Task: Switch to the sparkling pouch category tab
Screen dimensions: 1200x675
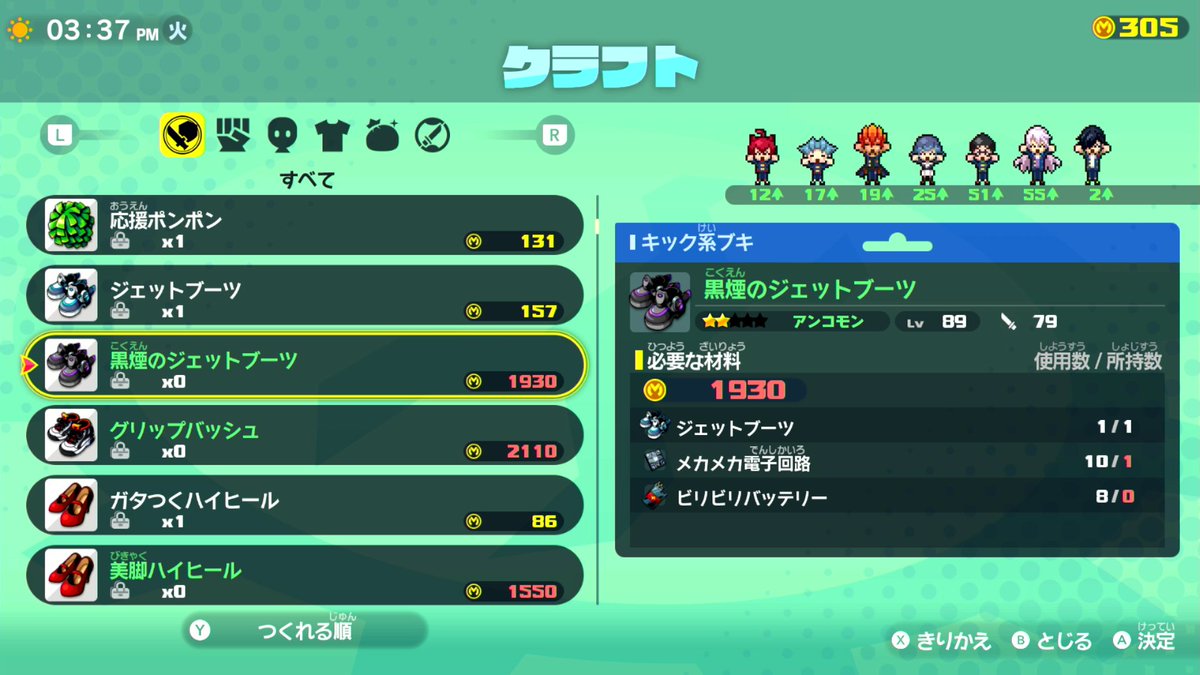Action: tap(382, 135)
